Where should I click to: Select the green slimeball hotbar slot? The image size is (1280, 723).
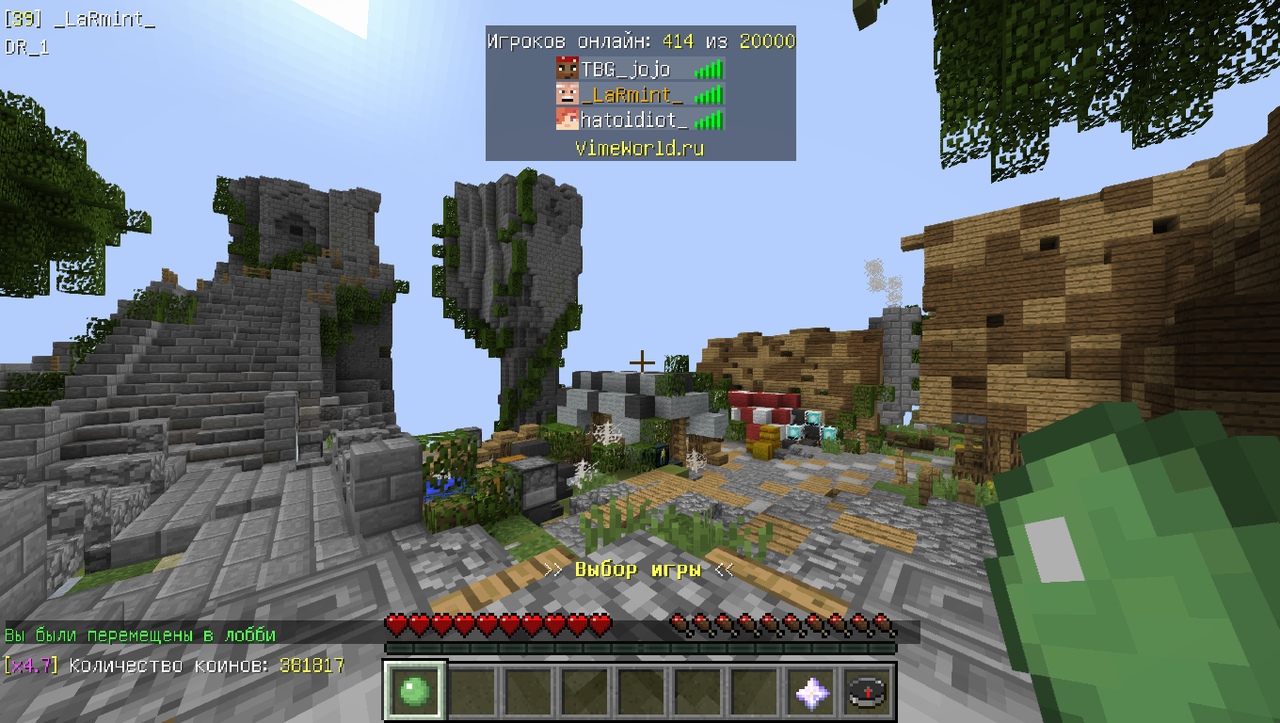point(413,690)
